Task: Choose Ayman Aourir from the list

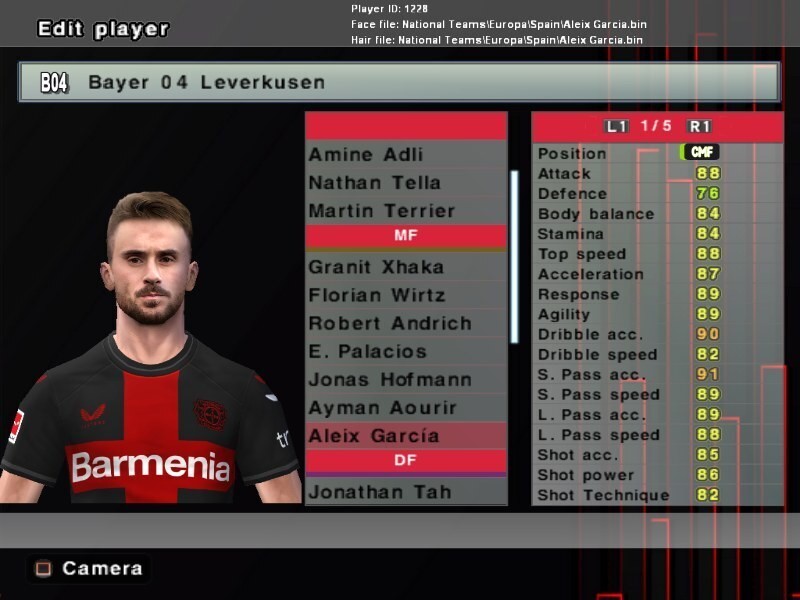Action: tap(382, 408)
